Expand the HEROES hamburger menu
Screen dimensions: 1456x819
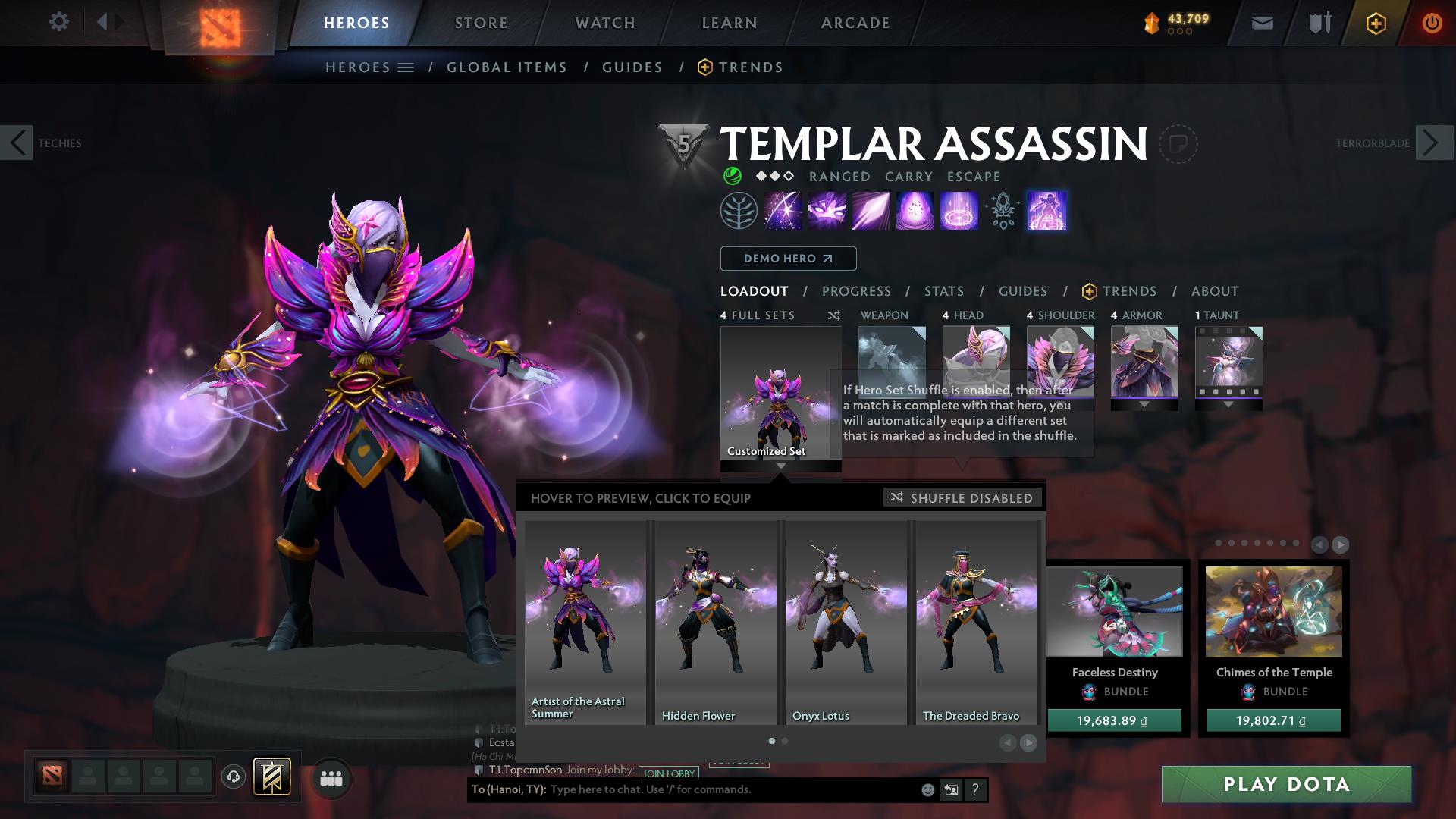[x=407, y=67]
